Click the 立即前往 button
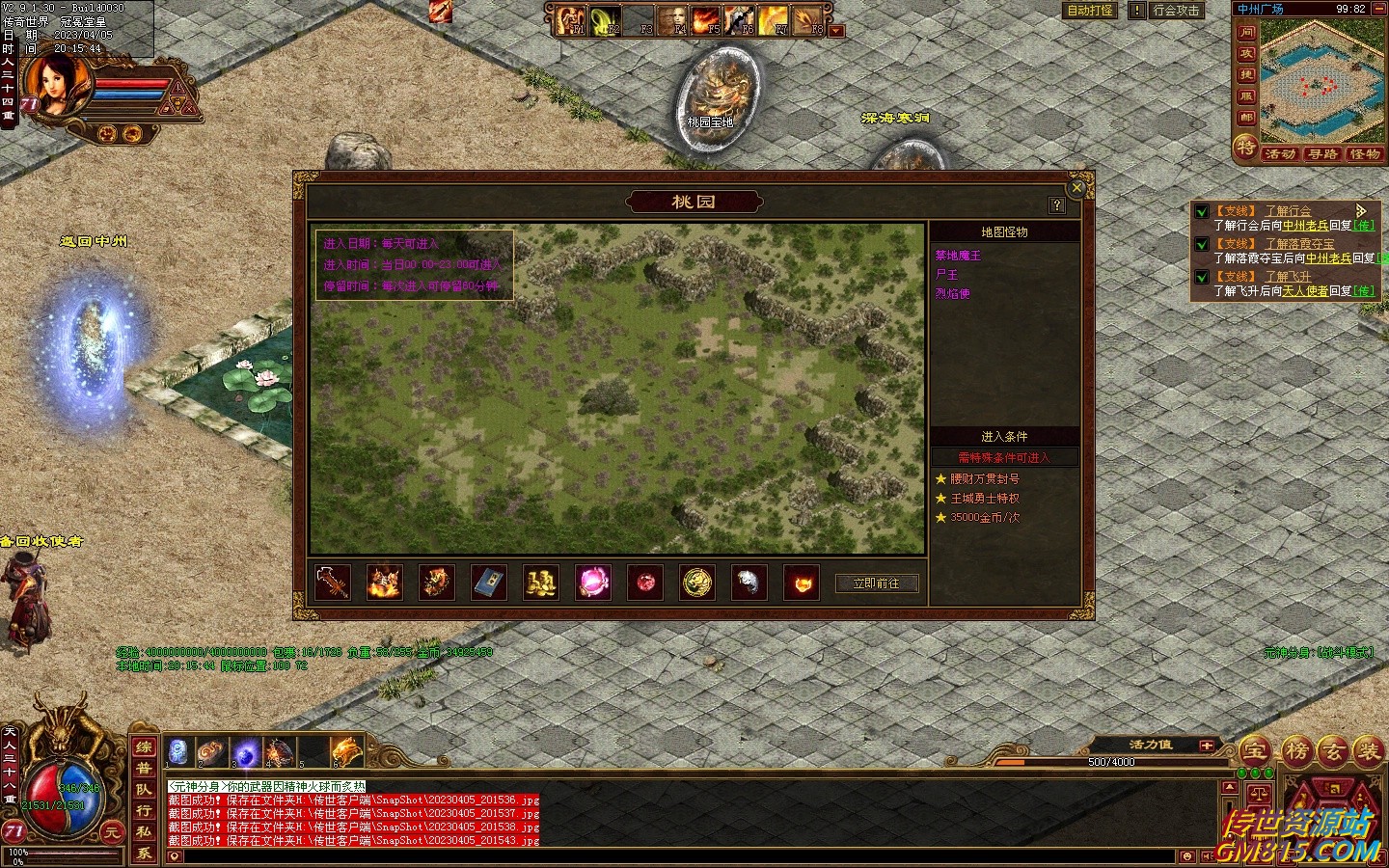Screen dimensions: 1389x868 point(876,583)
